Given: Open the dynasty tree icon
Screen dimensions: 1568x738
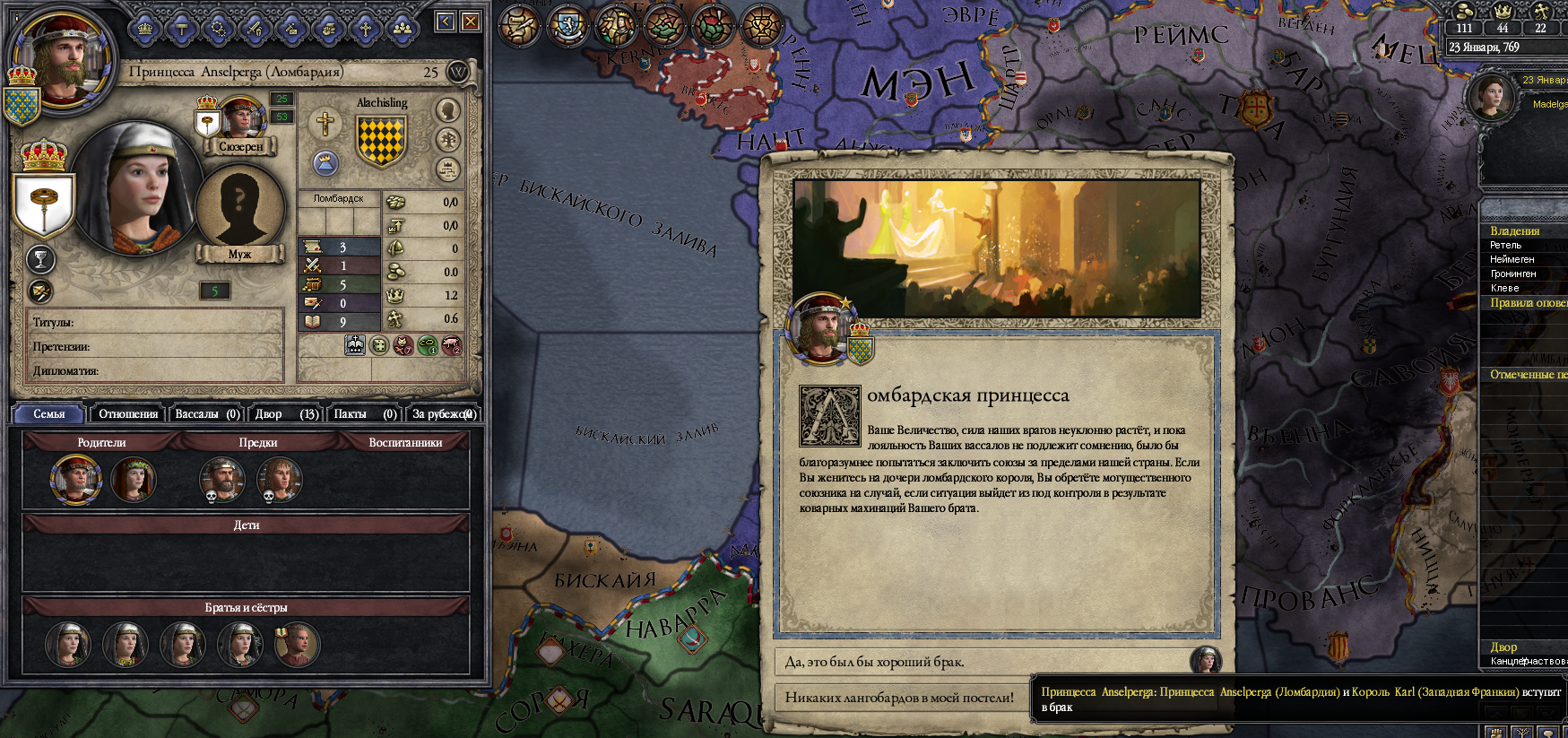Looking at the screenshot, I should click(x=447, y=139).
